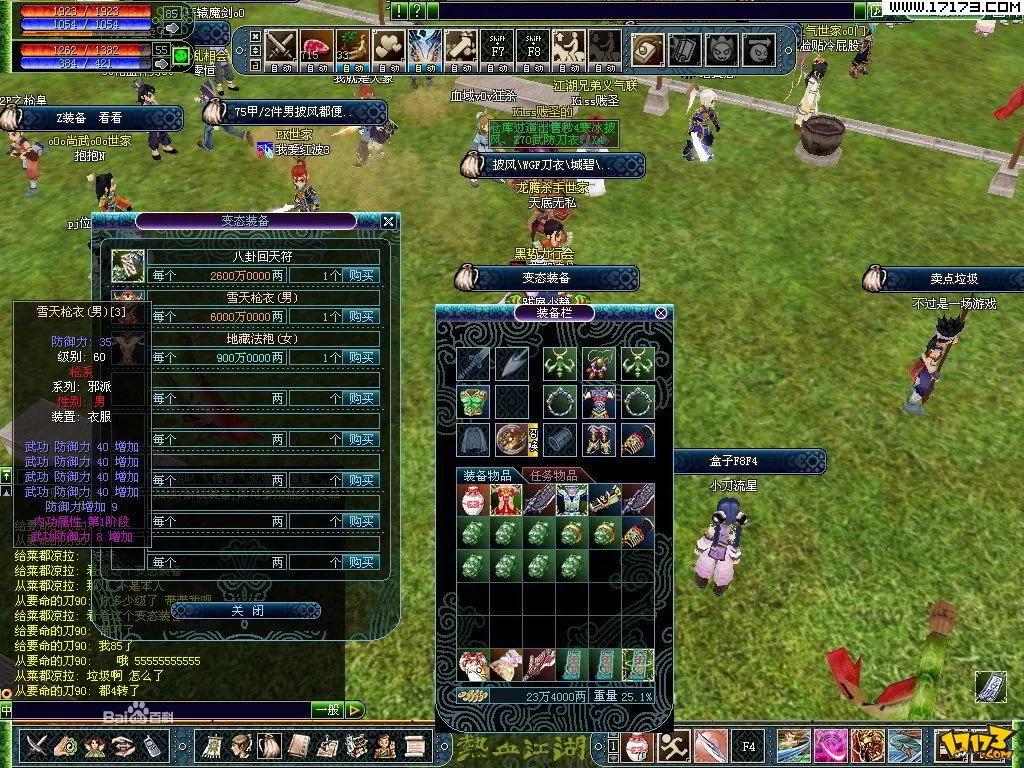Close the 变态装备 shop window
The image size is (1024, 768).
click(389, 221)
